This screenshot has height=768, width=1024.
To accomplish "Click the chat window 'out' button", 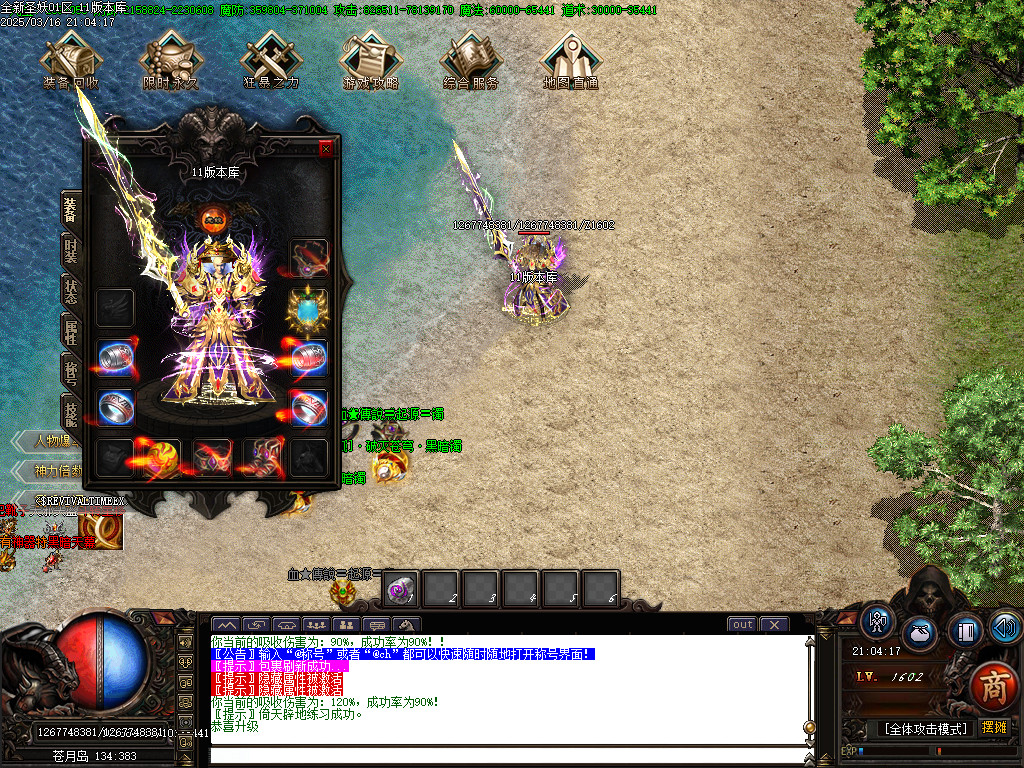I will 742,624.
